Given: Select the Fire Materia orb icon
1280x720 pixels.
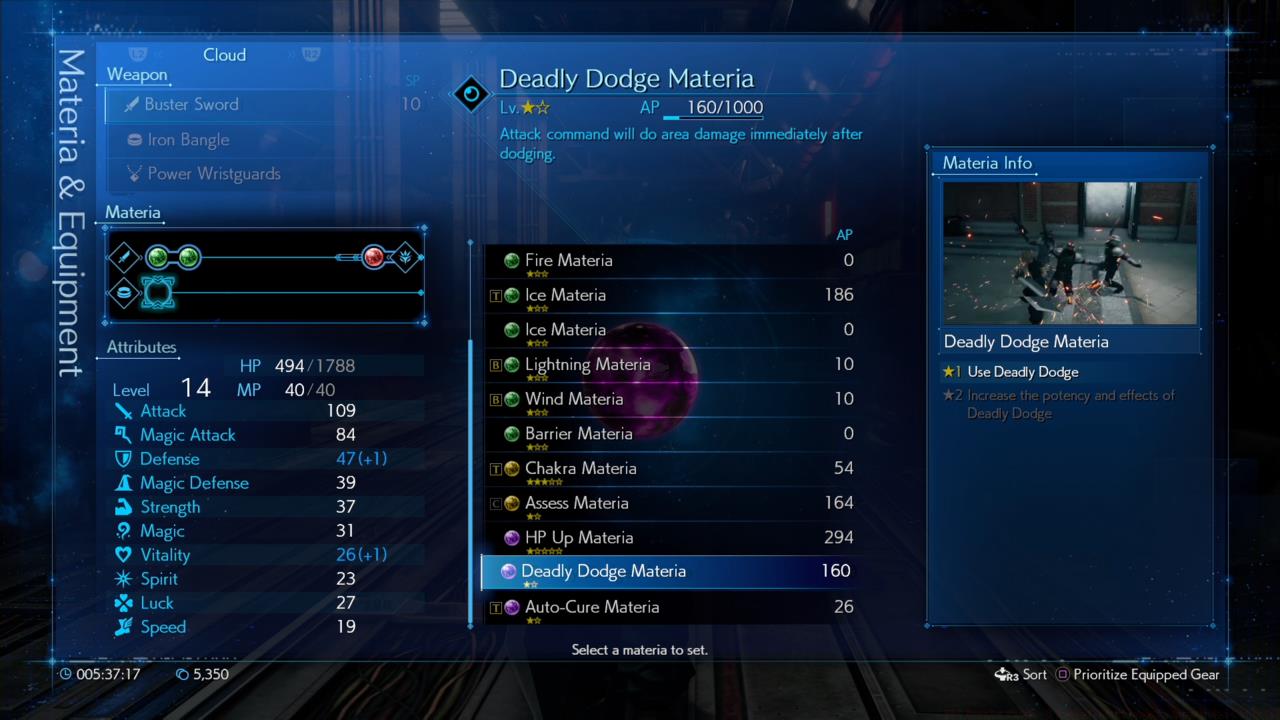Looking at the screenshot, I should click(x=511, y=260).
